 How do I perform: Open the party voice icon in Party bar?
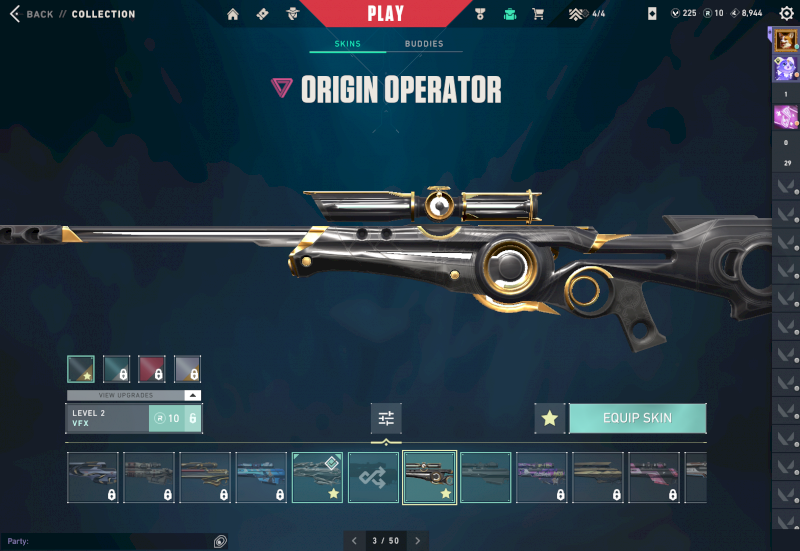pos(220,541)
